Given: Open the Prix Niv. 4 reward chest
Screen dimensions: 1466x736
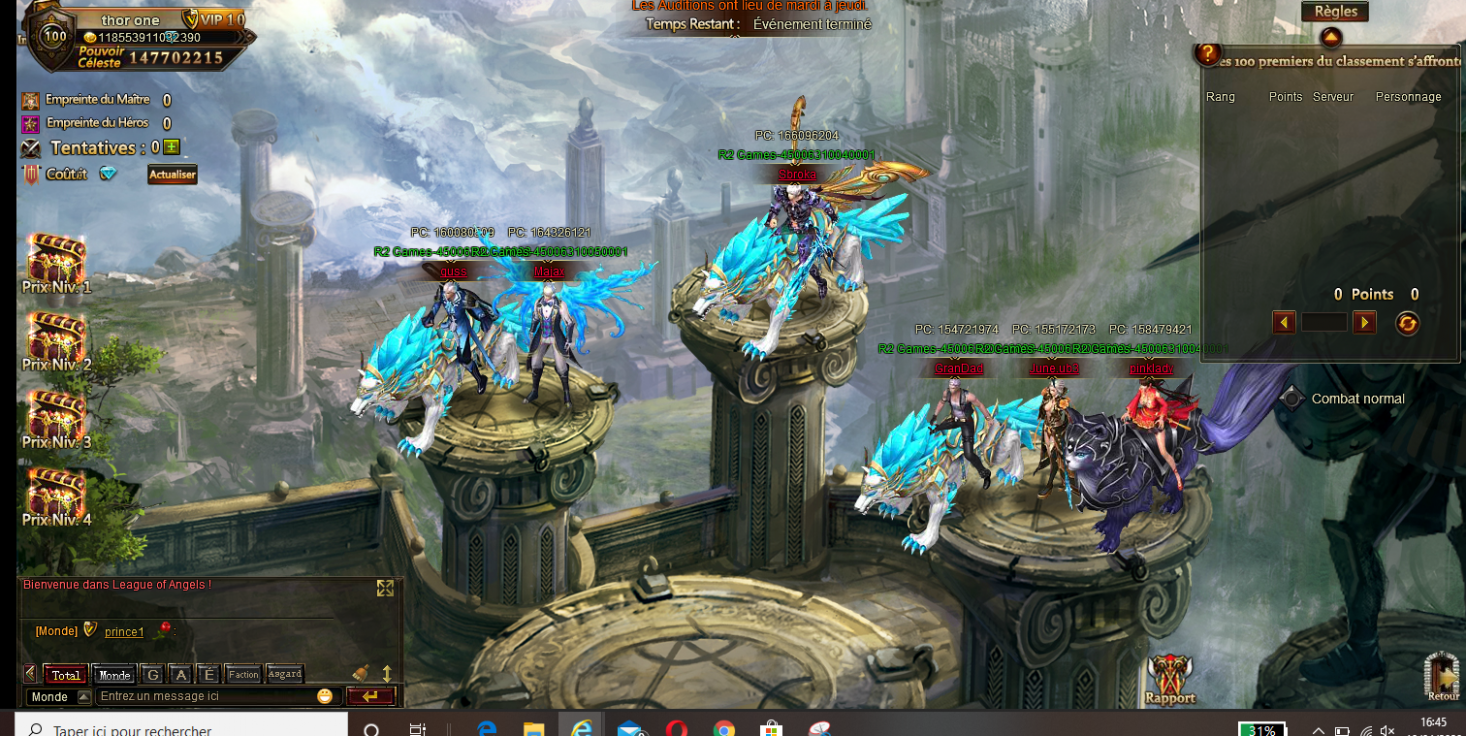Looking at the screenshot, I should [56, 495].
